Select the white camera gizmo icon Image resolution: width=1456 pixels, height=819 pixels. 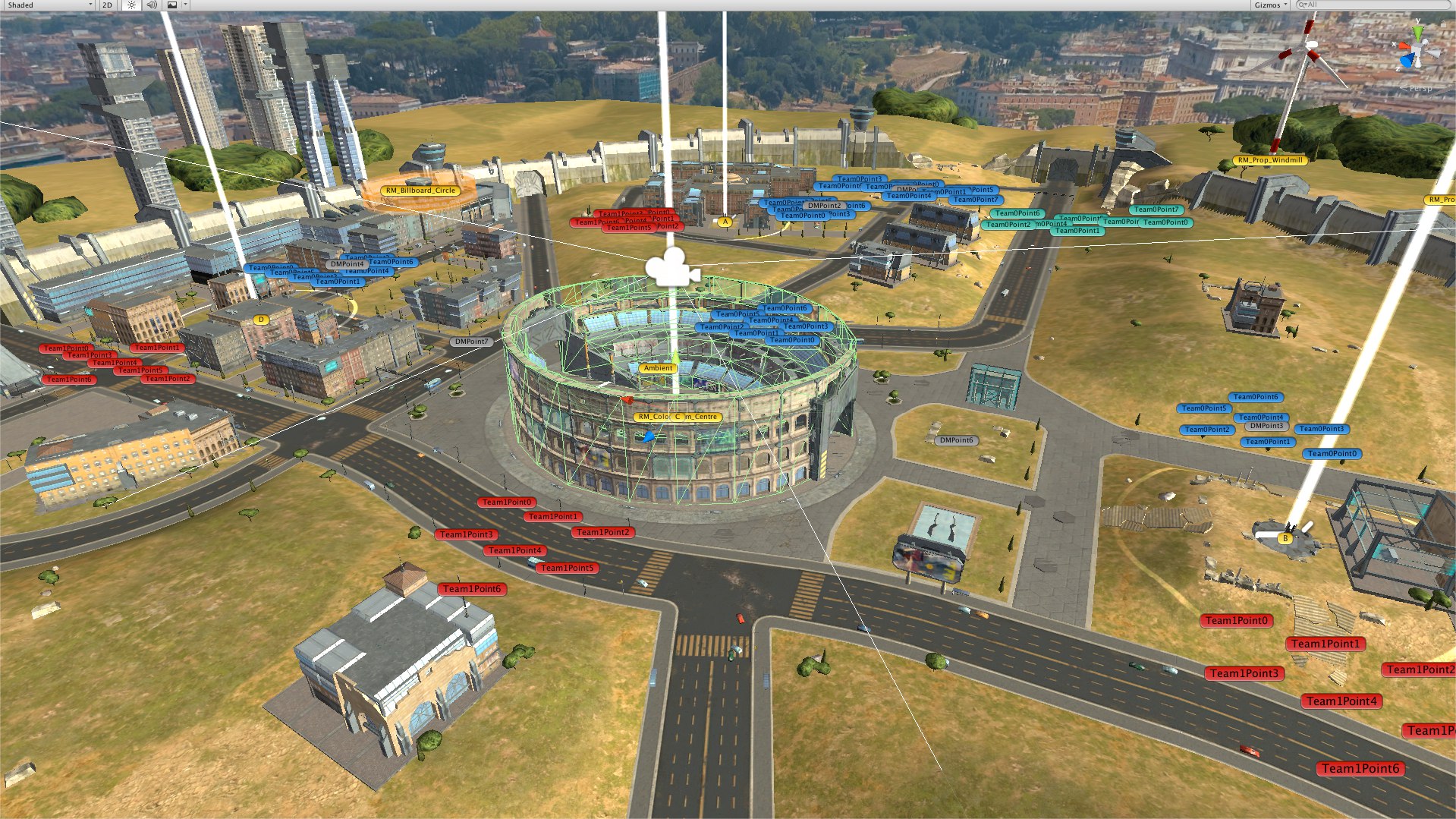(x=671, y=267)
